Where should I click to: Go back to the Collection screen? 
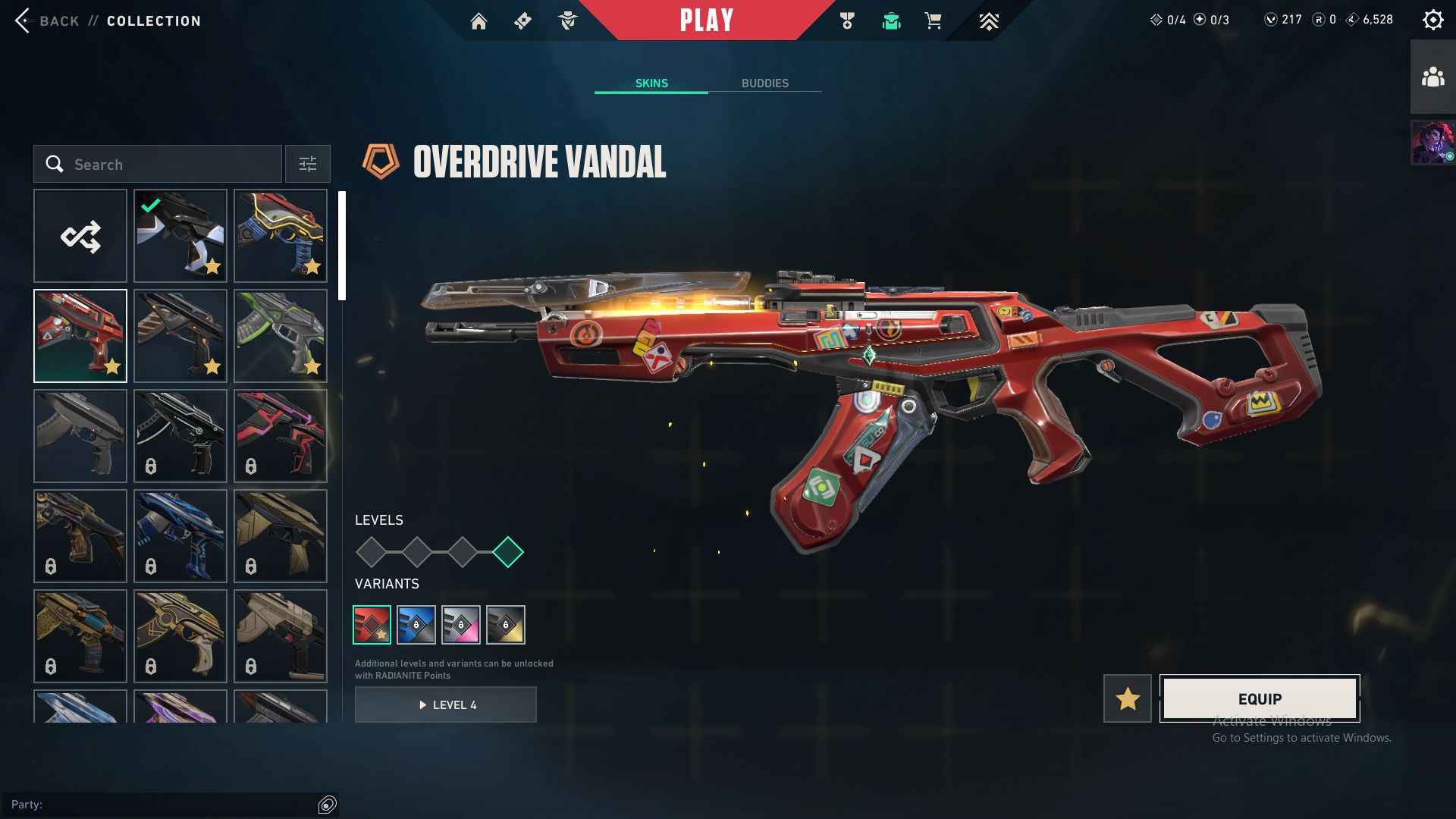tap(45, 20)
